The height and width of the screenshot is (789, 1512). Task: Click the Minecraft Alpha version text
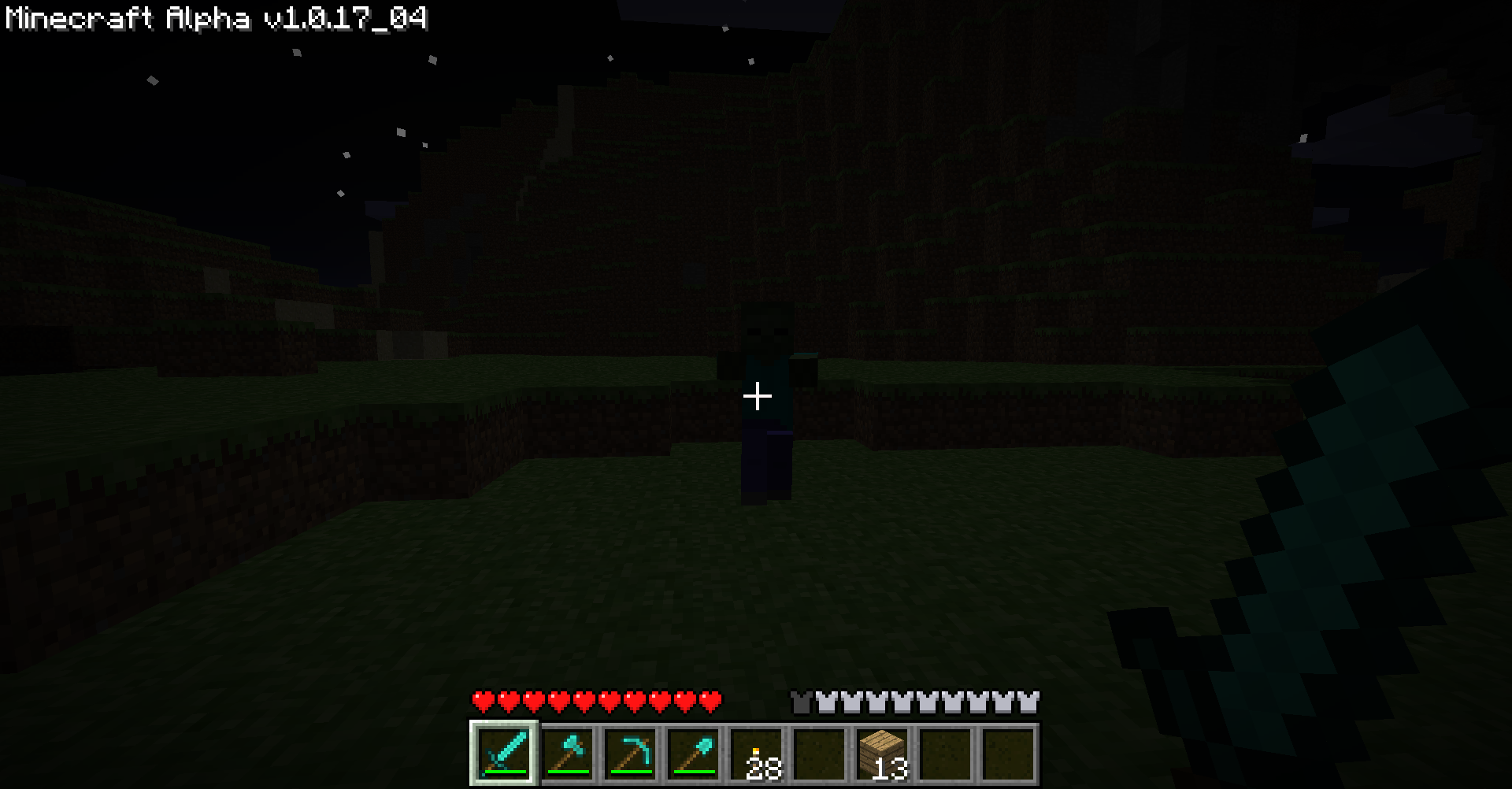coord(213,20)
